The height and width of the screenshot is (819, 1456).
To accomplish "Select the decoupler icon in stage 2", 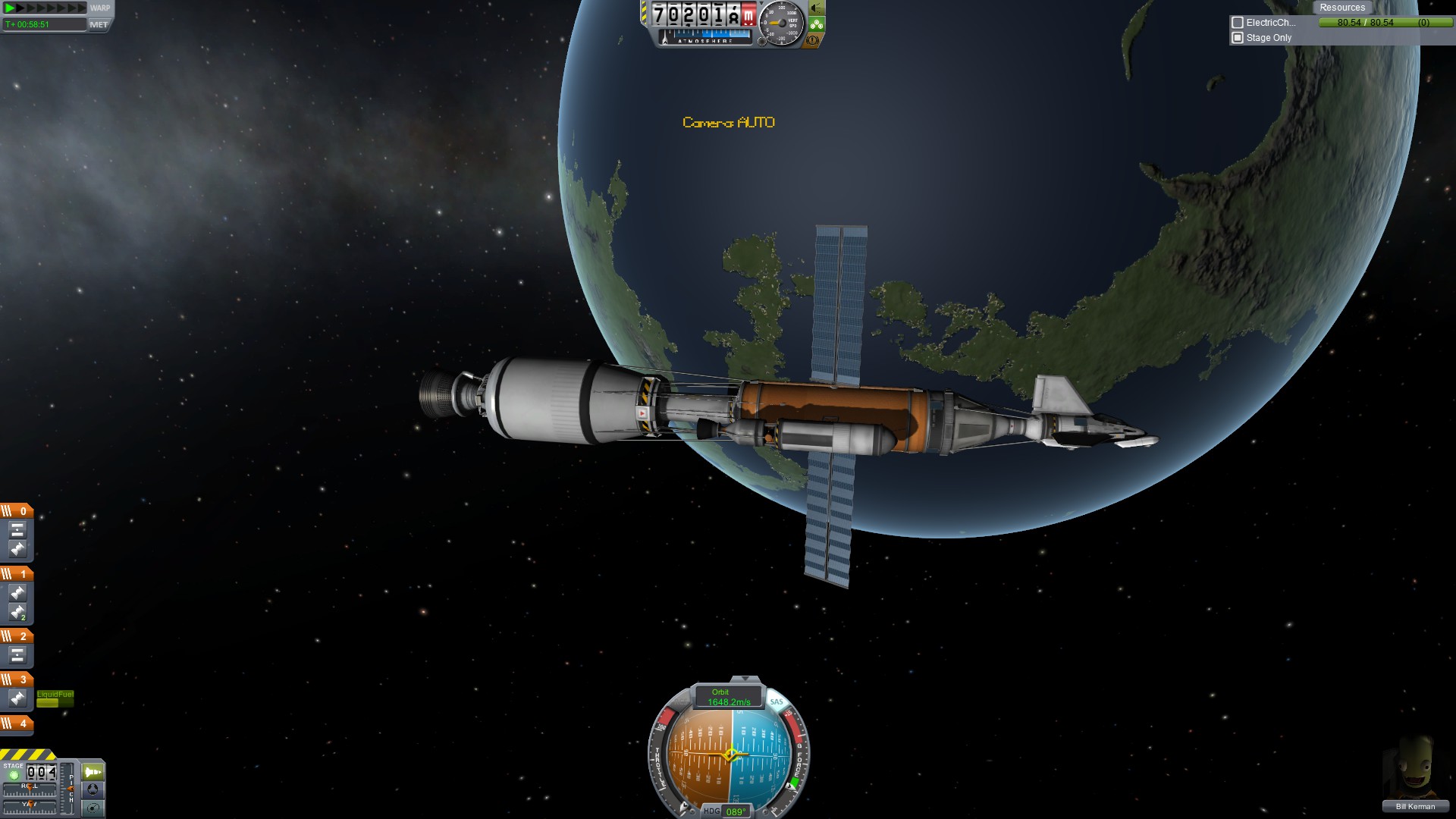I will [x=17, y=655].
